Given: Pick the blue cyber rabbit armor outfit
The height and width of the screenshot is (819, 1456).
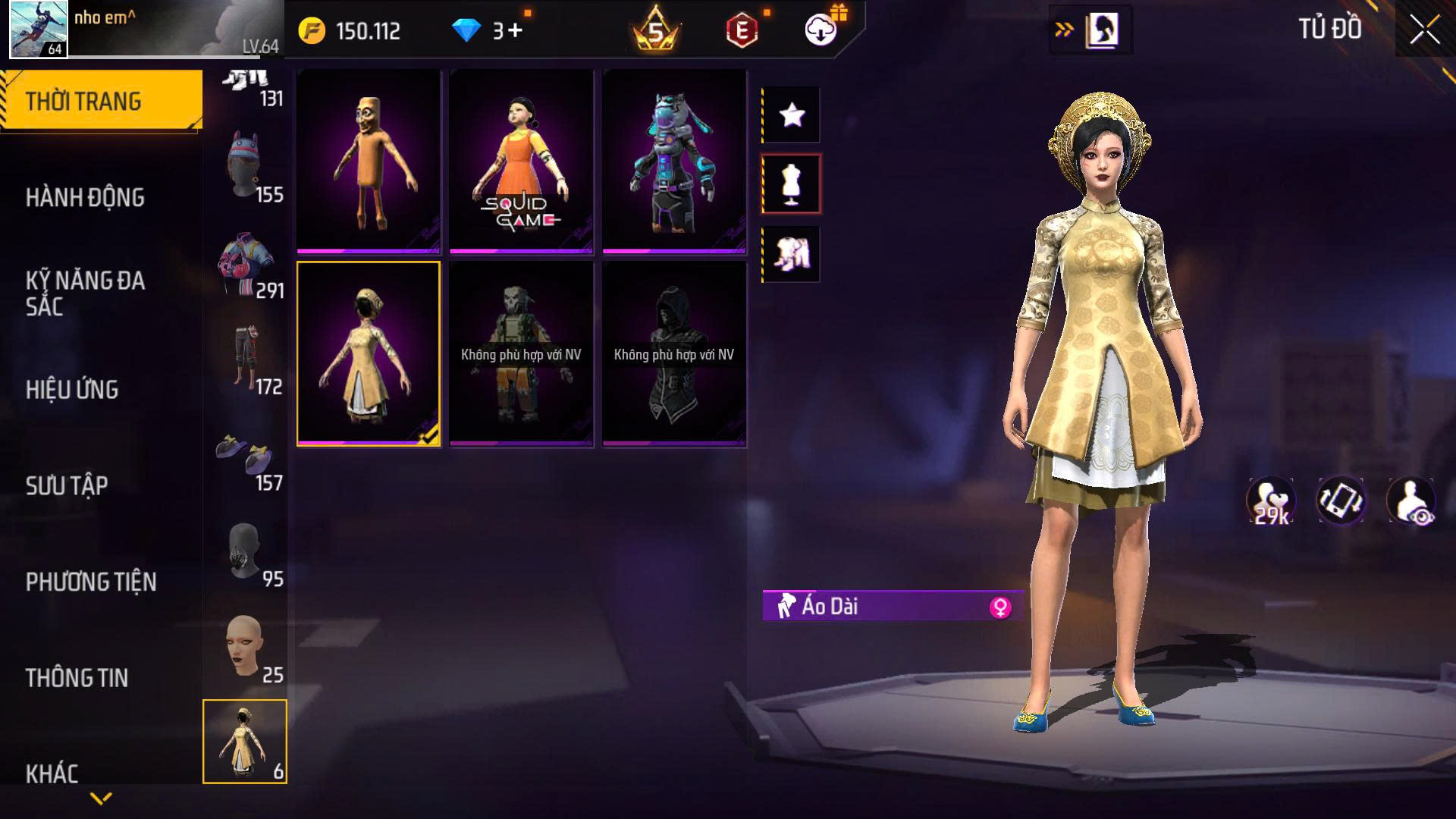Looking at the screenshot, I should tap(674, 161).
